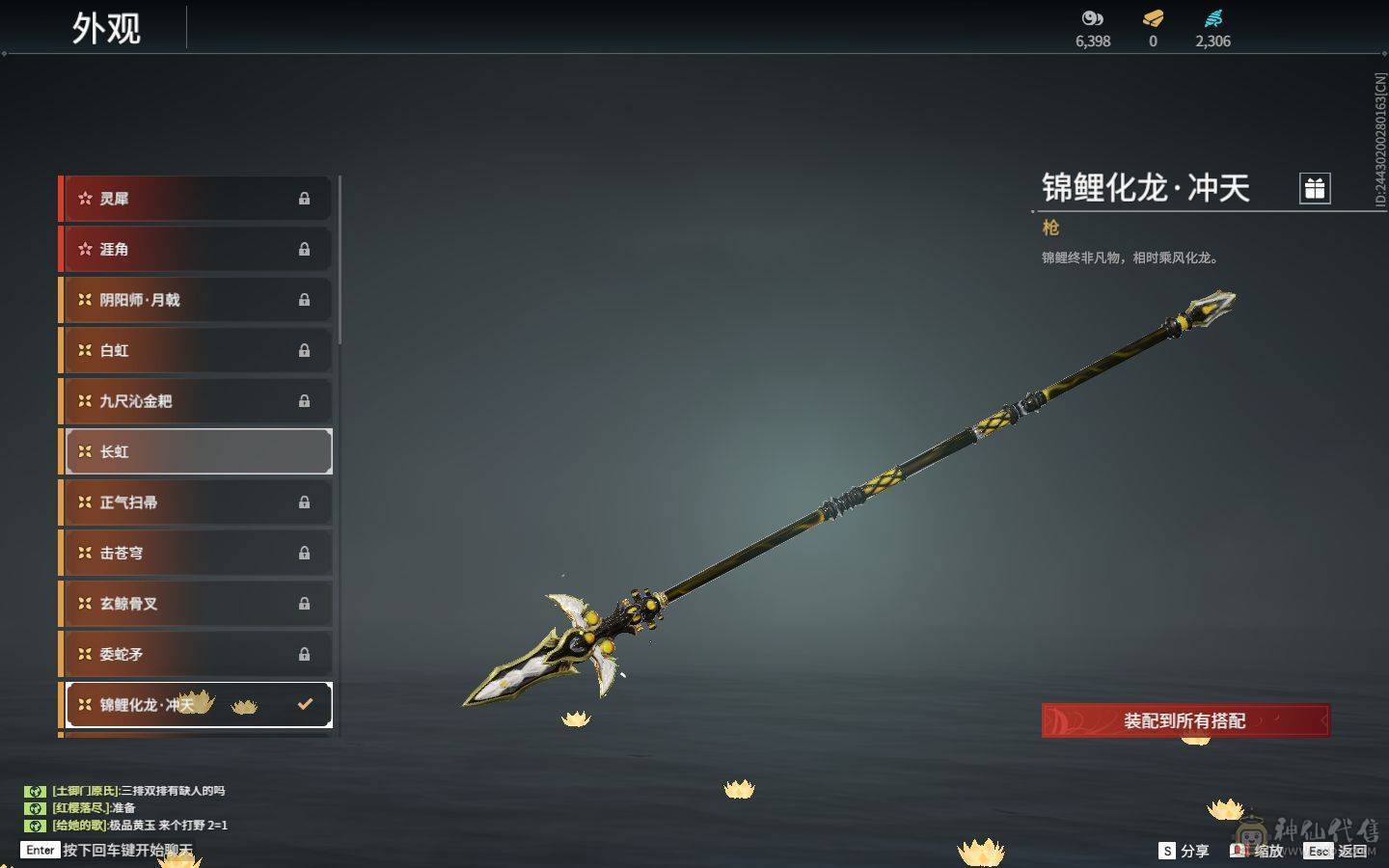Screen dimensions: 1389x868
Task: Click the S 分享 share control
Action: [x=1185, y=851]
